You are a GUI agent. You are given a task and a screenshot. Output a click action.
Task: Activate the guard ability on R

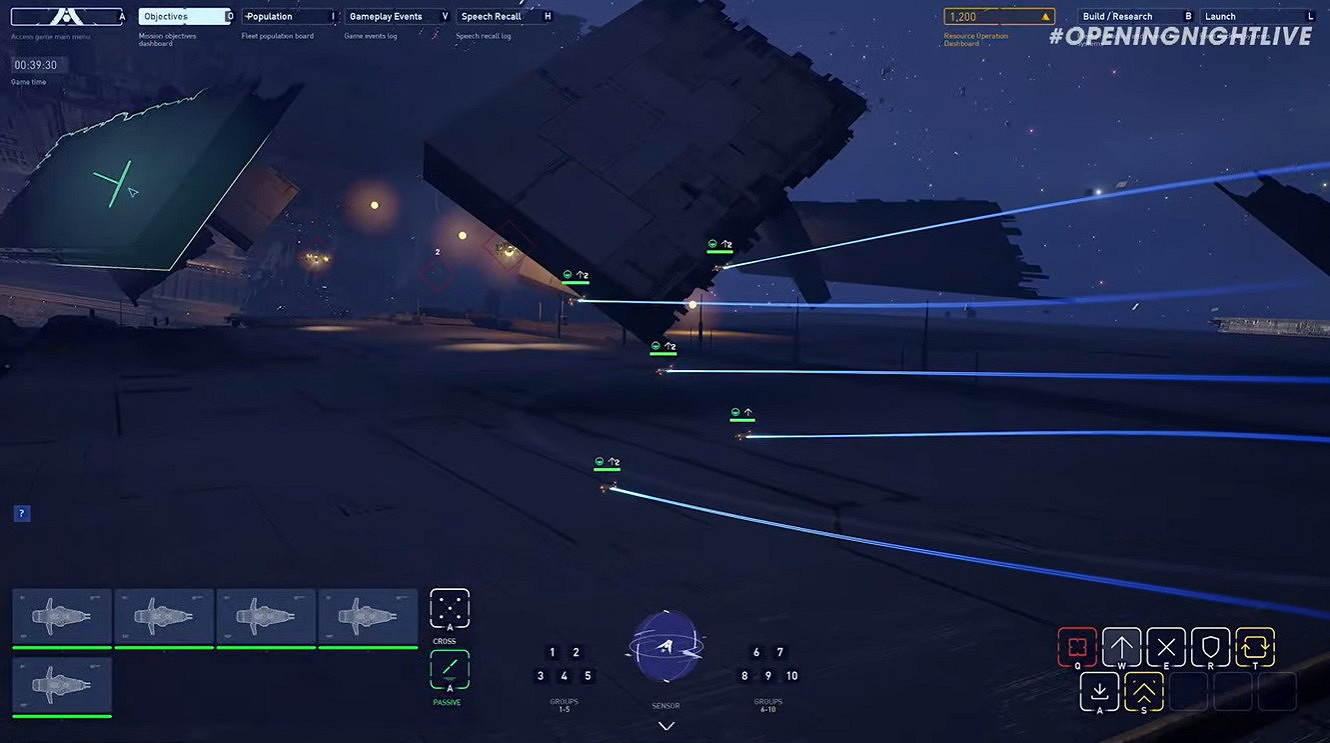pos(1209,647)
